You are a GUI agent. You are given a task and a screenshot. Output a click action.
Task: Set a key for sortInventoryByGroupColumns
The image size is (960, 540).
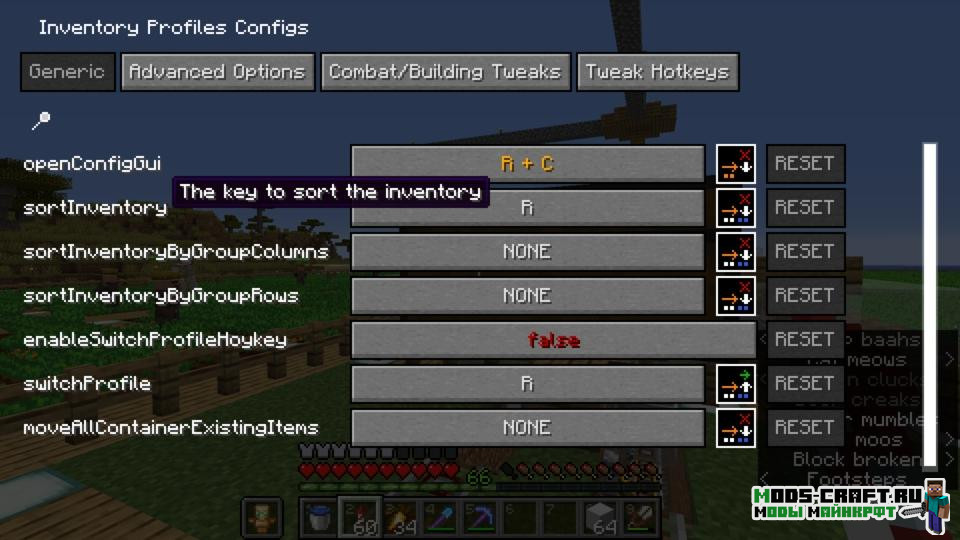pyautogui.click(x=527, y=252)
